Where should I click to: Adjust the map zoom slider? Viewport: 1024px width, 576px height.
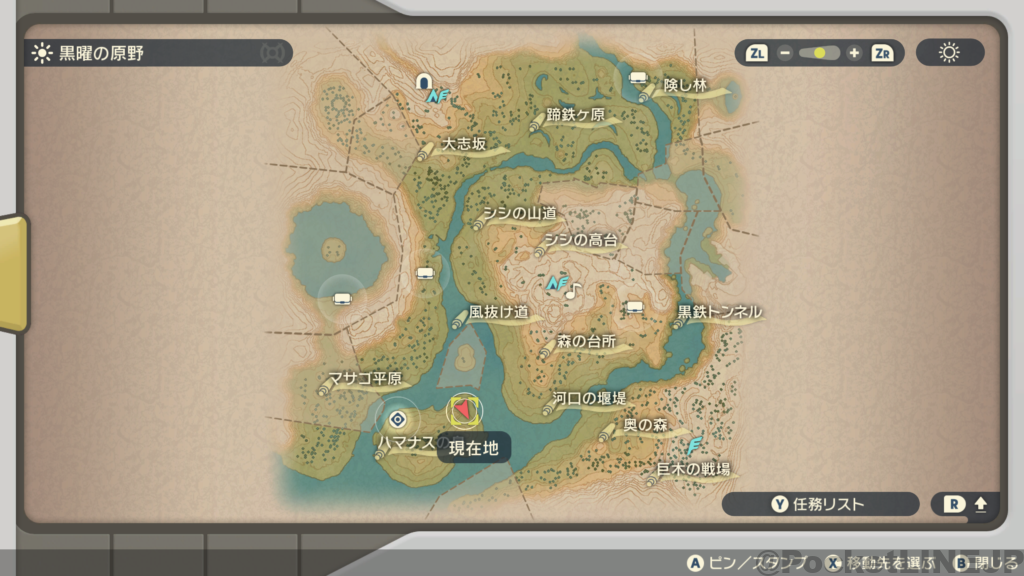[x=819, y=53]
